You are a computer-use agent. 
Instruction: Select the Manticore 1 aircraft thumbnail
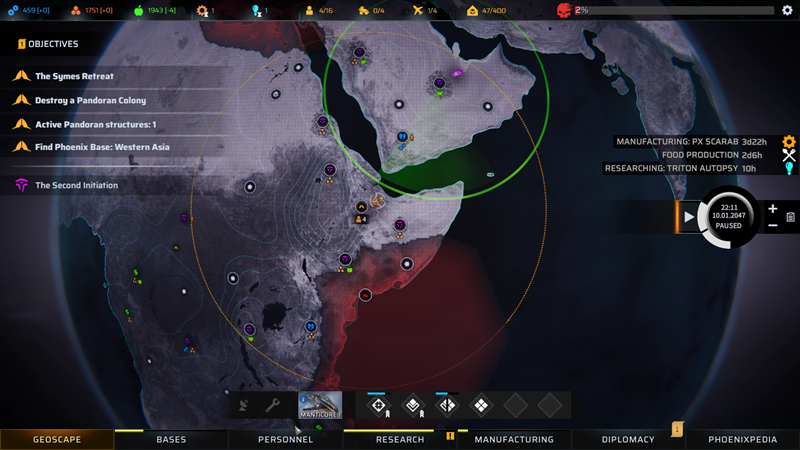pyautogui.click(x=320, y=405)
